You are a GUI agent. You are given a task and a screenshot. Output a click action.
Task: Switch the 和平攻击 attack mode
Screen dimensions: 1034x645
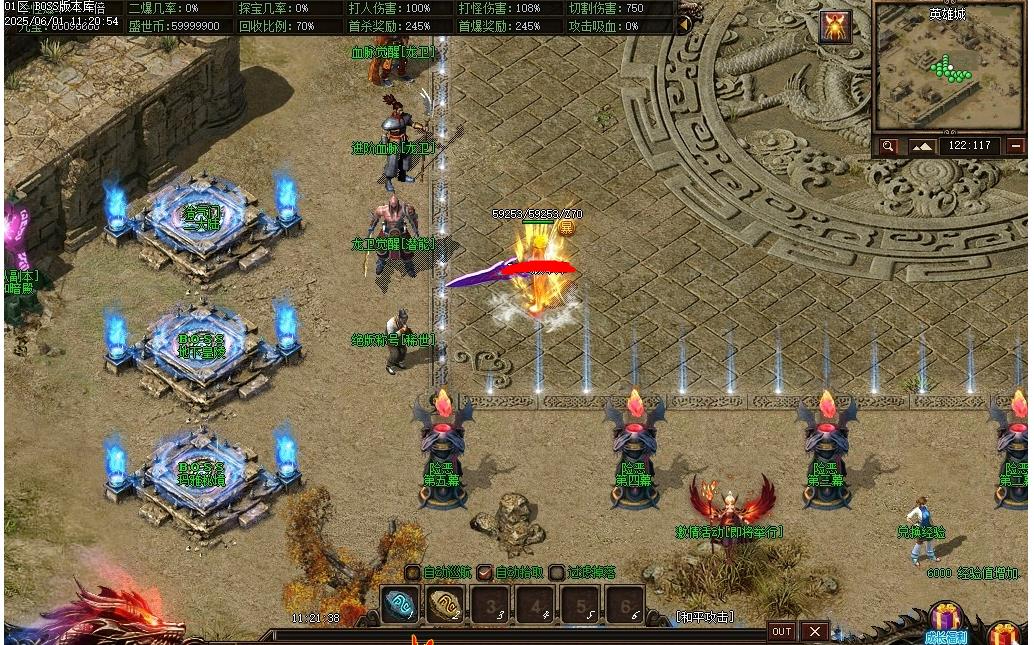click(704, 617)
